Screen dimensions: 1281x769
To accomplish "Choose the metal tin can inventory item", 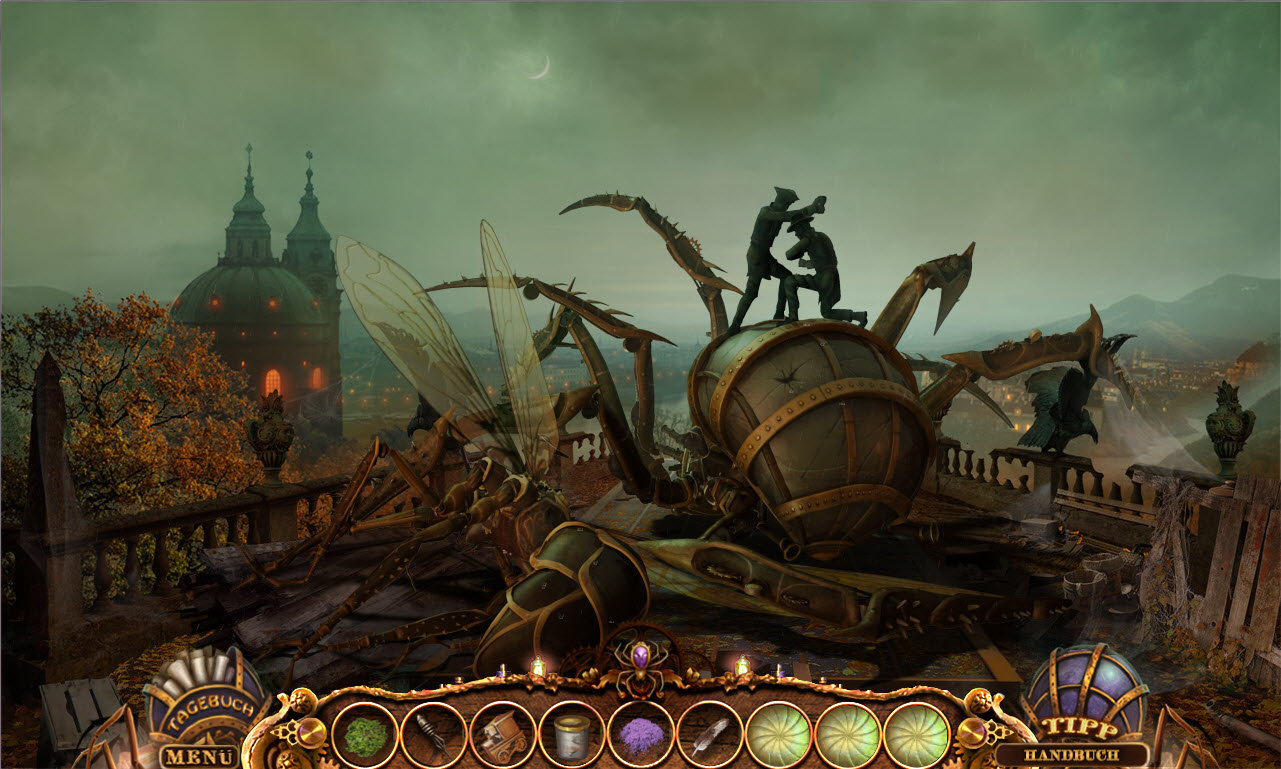I will pyautogui.click(x=572, y=735).
